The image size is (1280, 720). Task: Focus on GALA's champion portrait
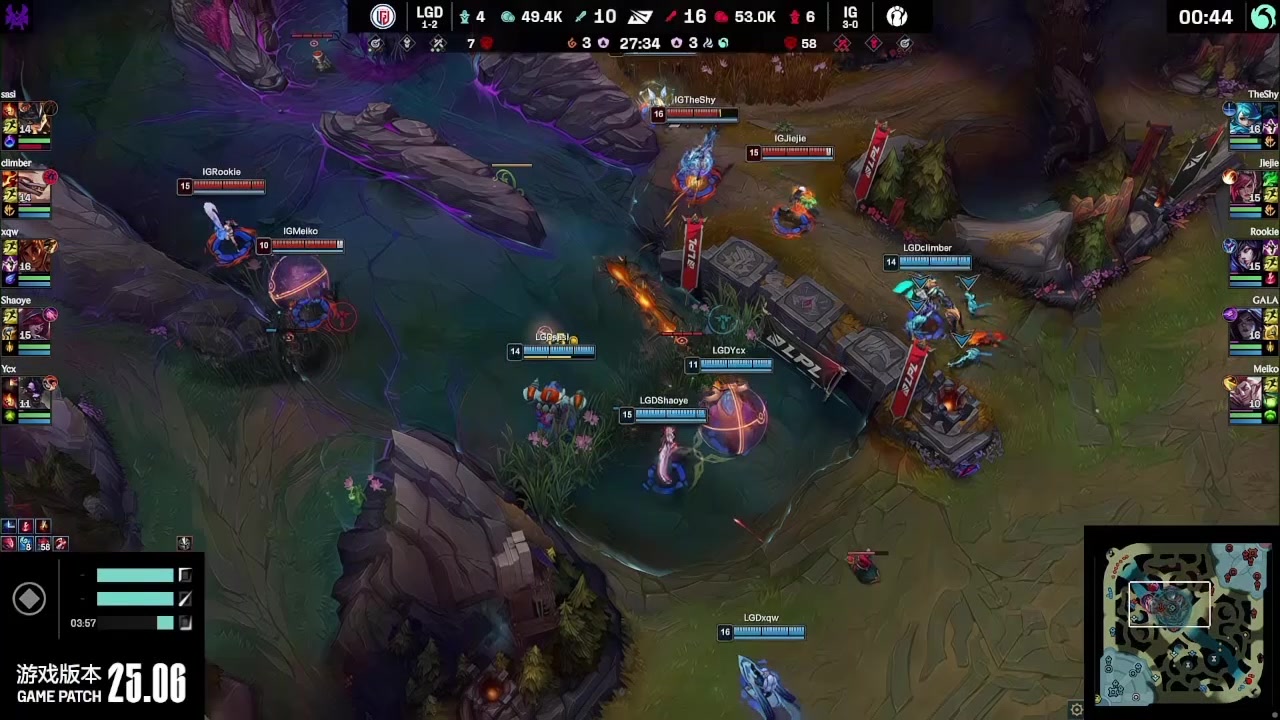point(1246,325)
